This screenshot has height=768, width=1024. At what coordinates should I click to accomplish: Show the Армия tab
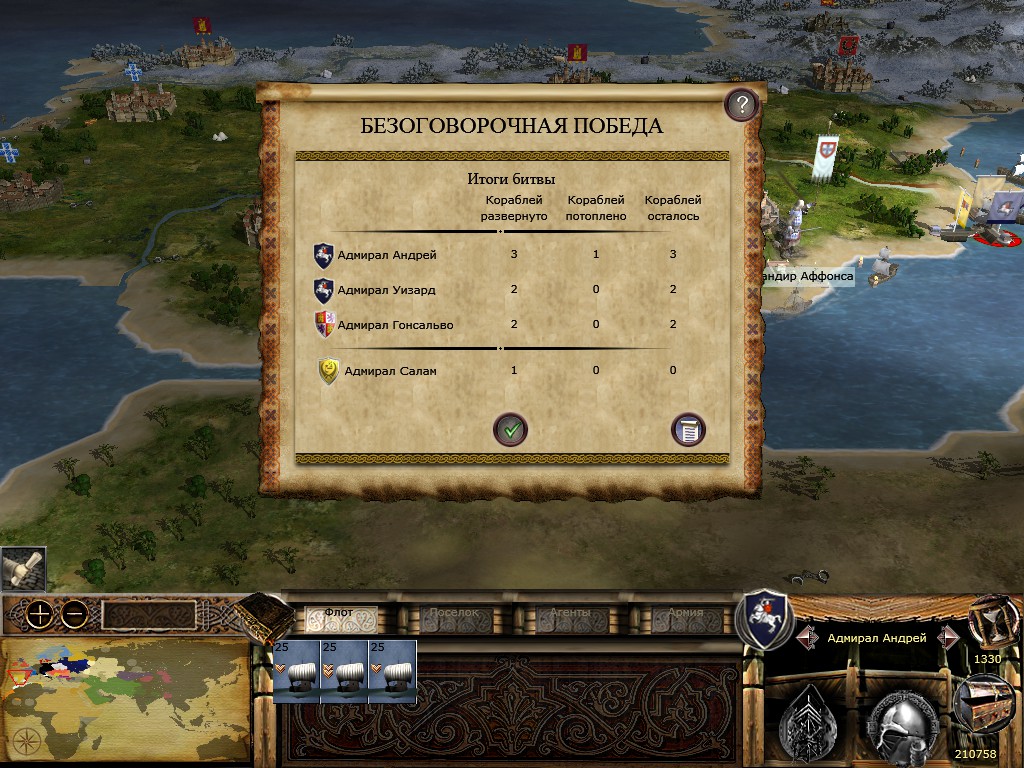click(686, 615)
